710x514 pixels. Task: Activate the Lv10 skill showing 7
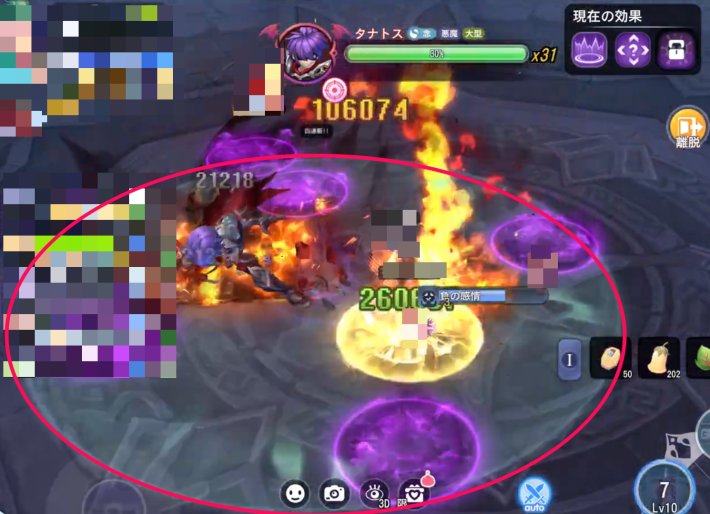coord(665,487)
